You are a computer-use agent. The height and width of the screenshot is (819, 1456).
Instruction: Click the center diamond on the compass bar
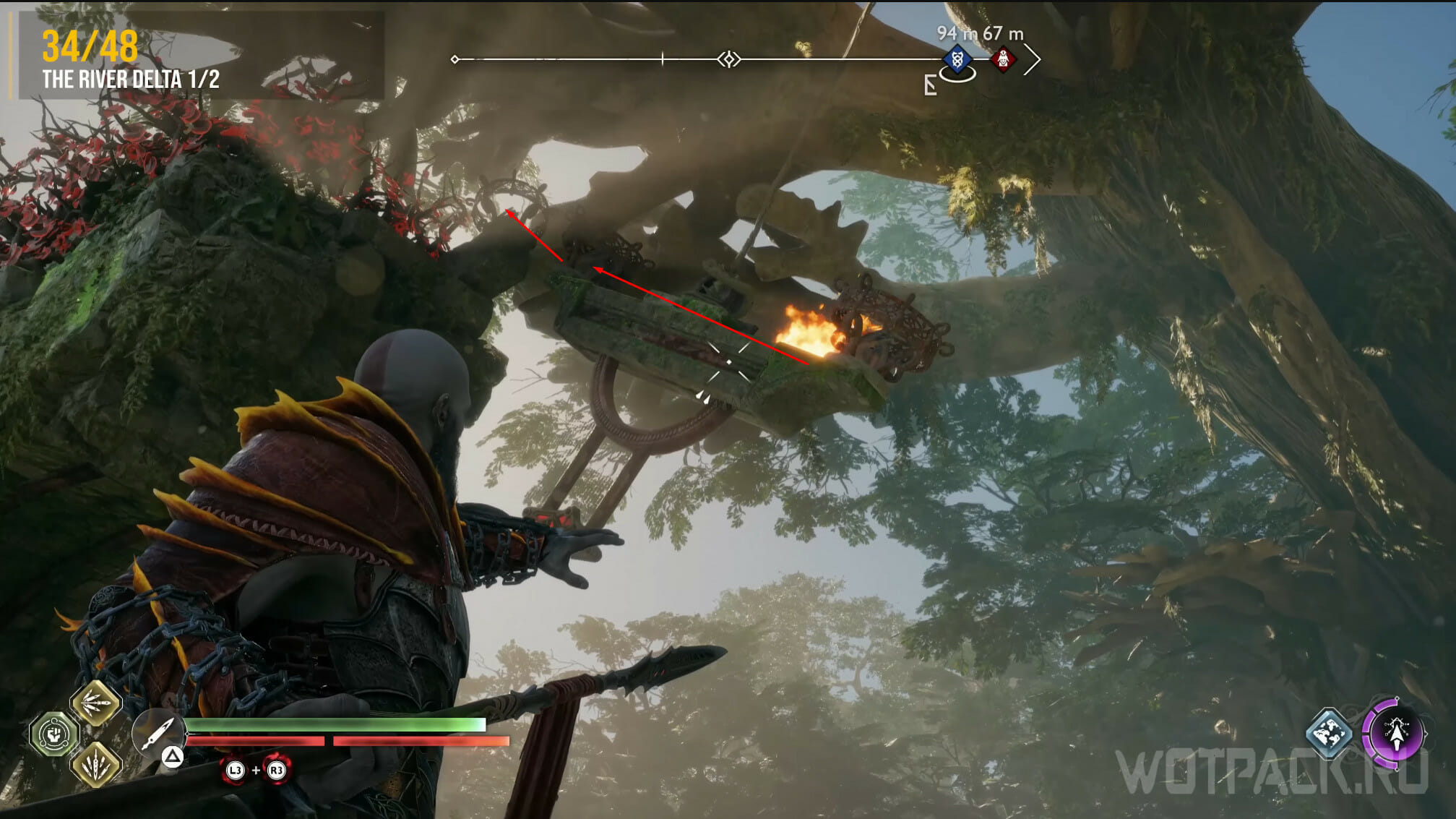tap(729, 59)
